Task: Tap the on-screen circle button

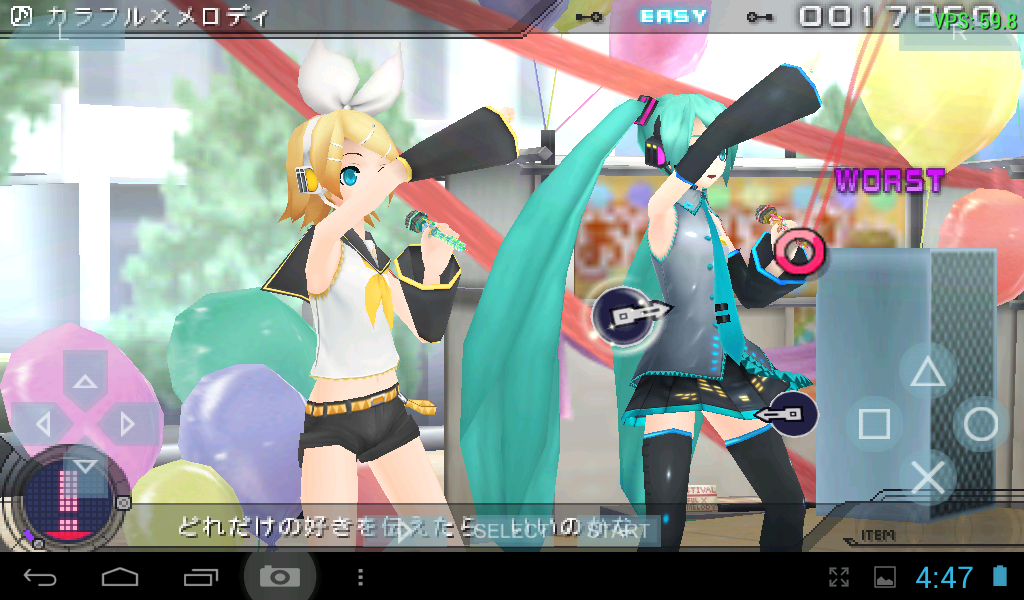Action: pos(981,424)
